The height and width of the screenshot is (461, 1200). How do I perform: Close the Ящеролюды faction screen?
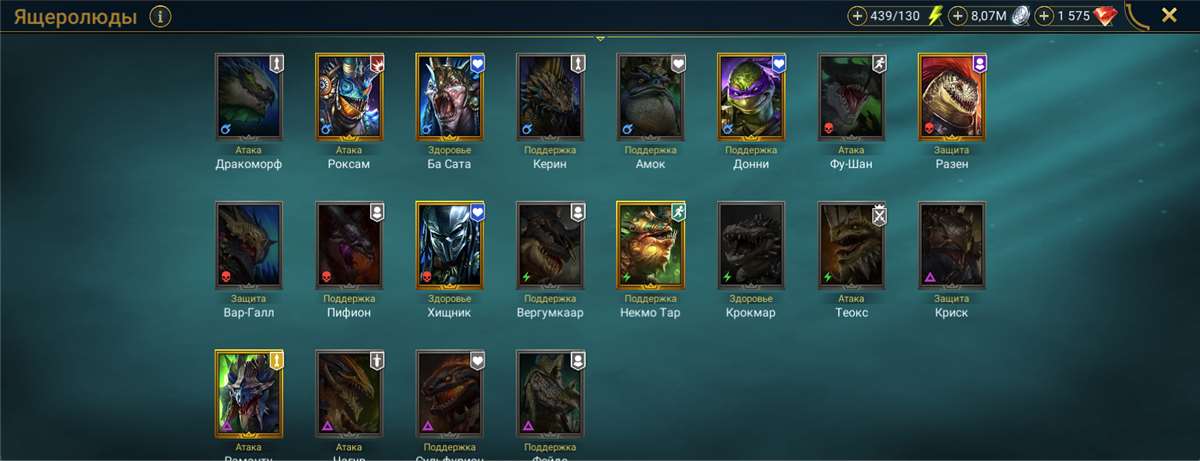point(1168,15)
